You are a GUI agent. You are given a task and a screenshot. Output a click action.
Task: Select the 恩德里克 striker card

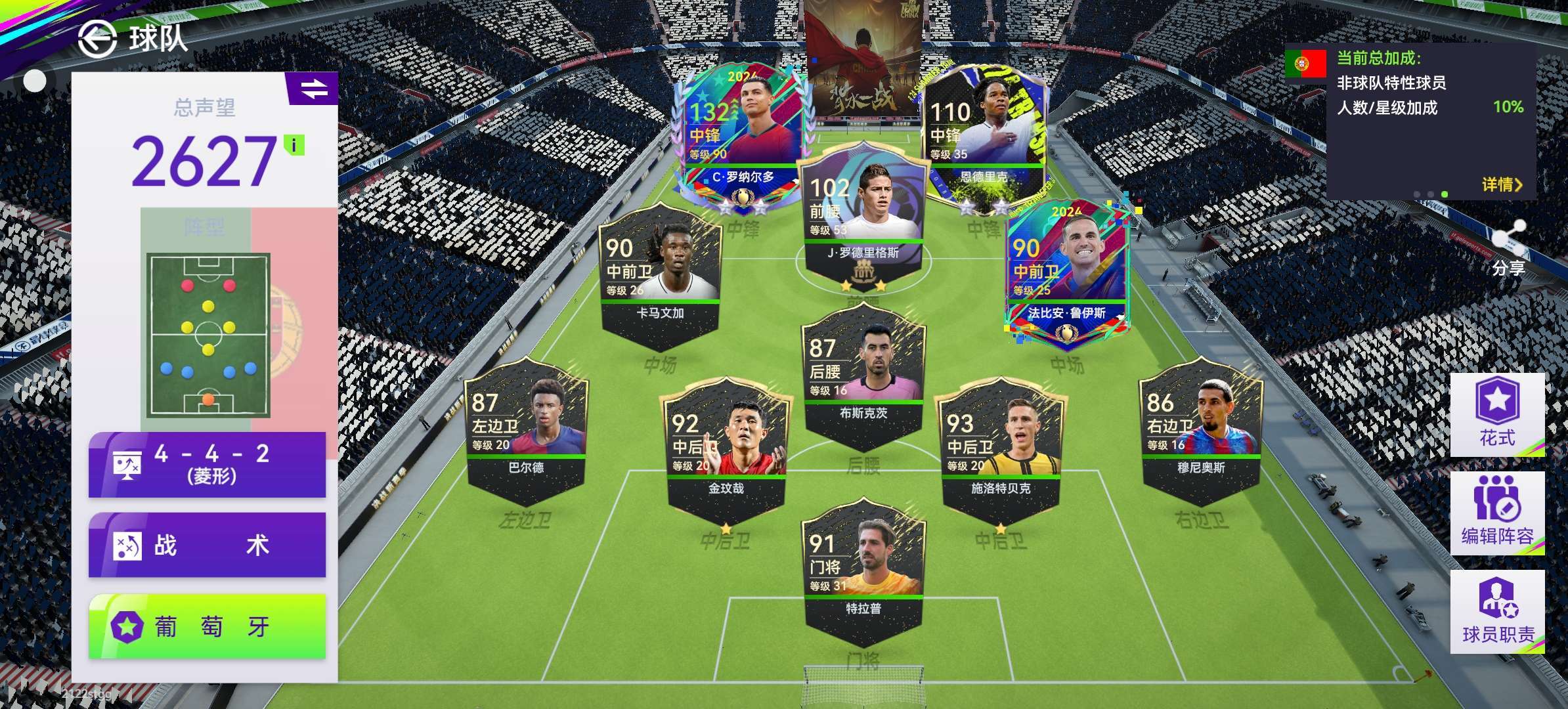pyautogui.click(x=984, y=131)
